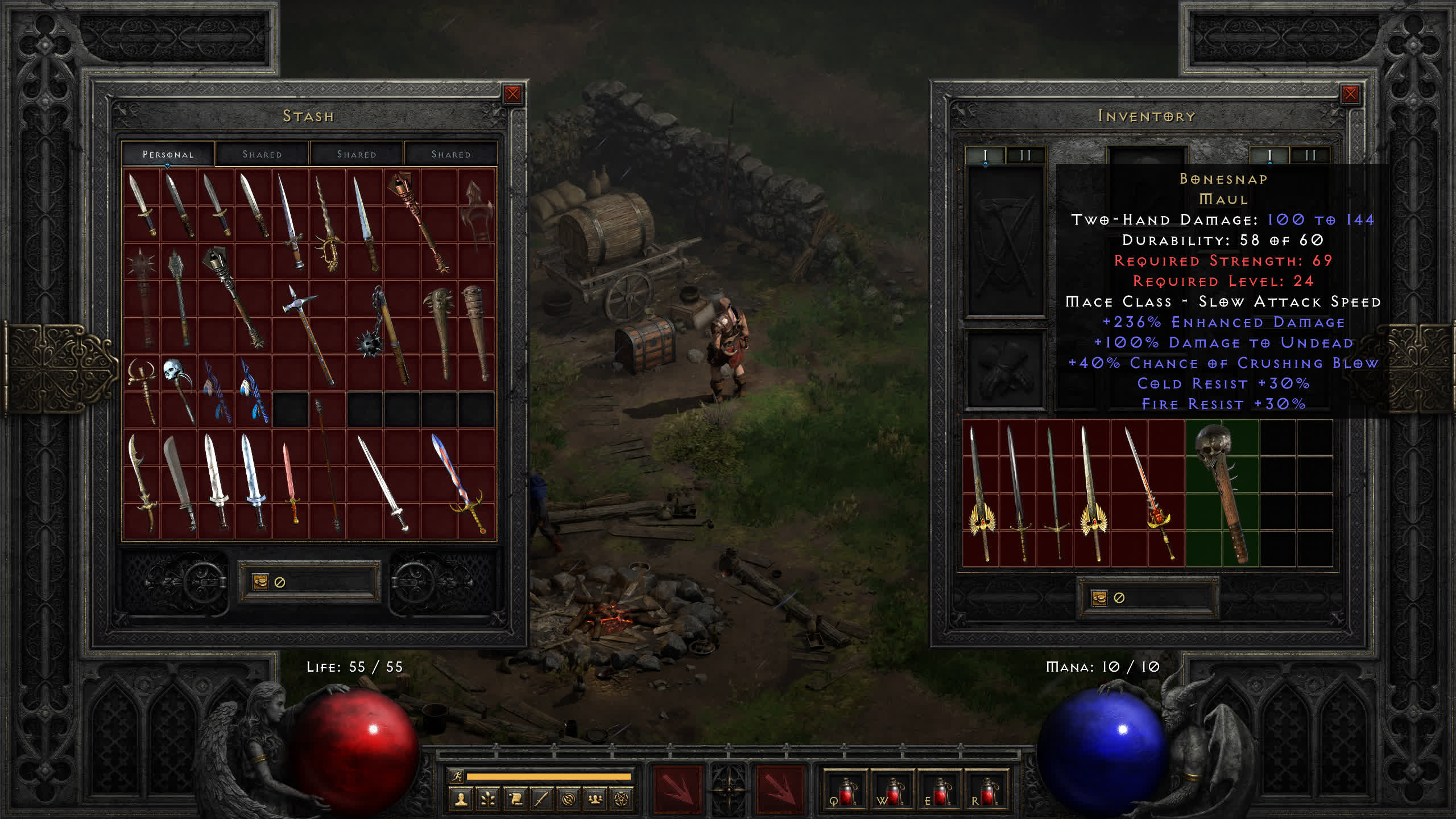Screen dimensions: 1456x819
Task: Grab the blue-and-red bladed sword in stash
Action: [458, 482]
